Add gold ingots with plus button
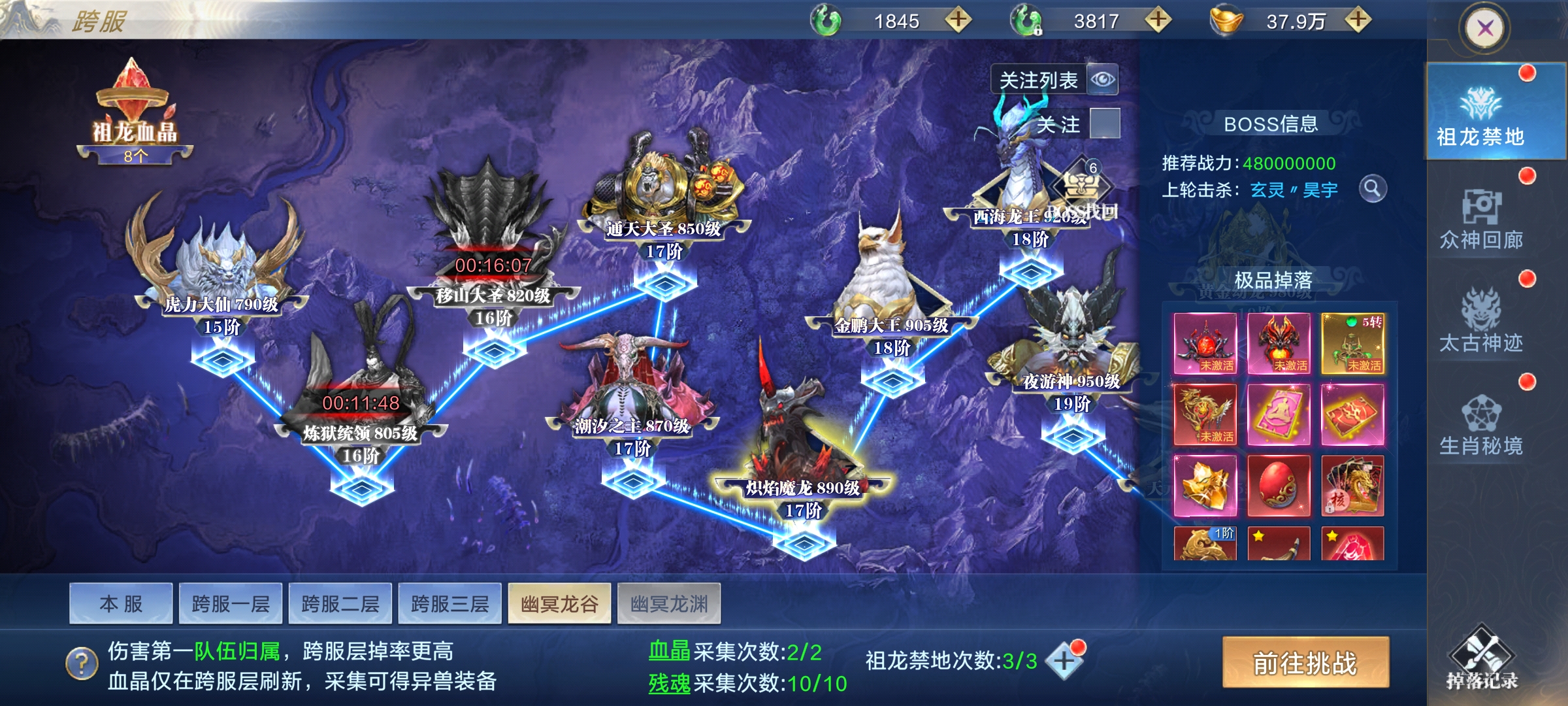 pos(1358,20)
